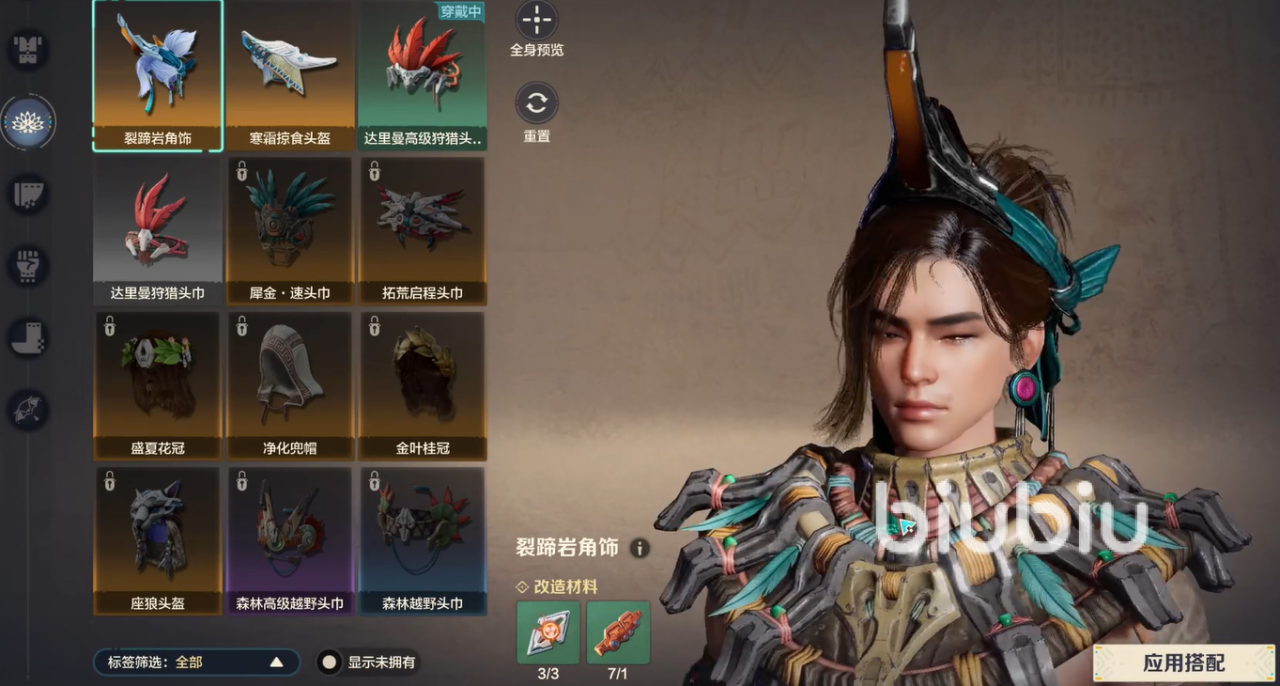Show info for 裂蹄岩角饰
The width and height of the screenshot is (1280, 686).
pos(640,548)
